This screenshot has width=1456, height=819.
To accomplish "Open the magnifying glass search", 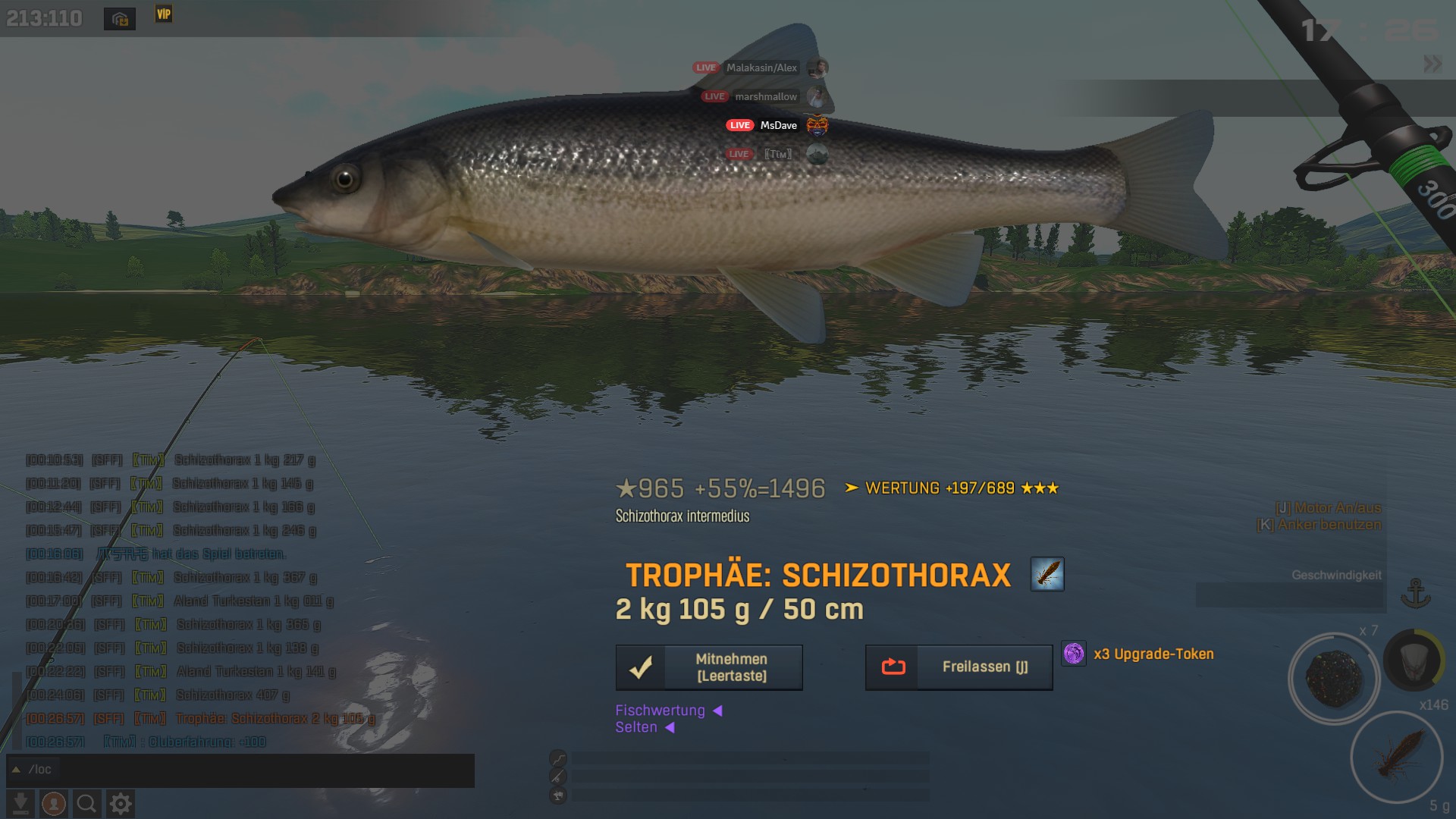I will tap(86, 803).
